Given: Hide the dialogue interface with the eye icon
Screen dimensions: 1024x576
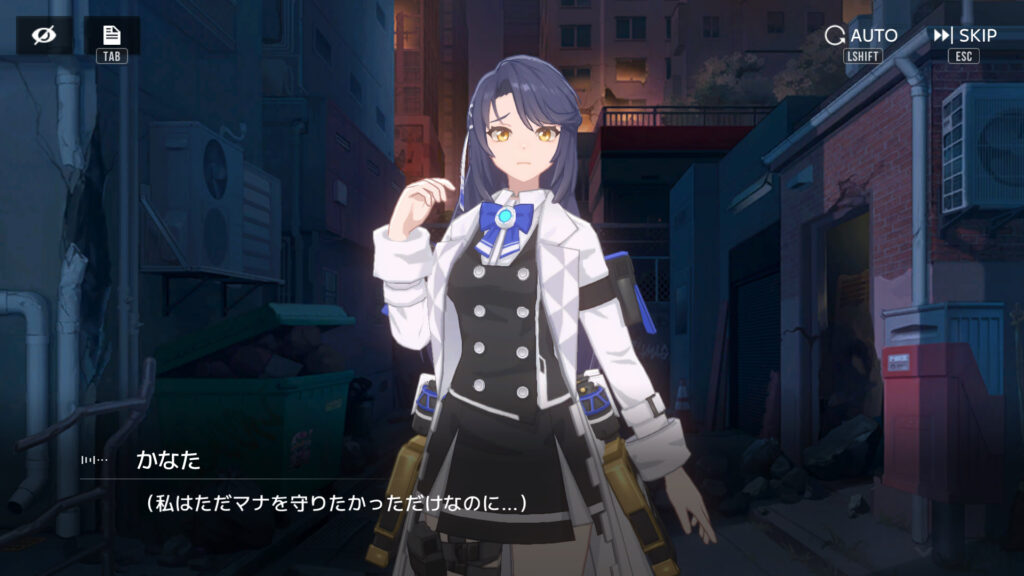Looking at the screenshot, I should coord(43,36).
